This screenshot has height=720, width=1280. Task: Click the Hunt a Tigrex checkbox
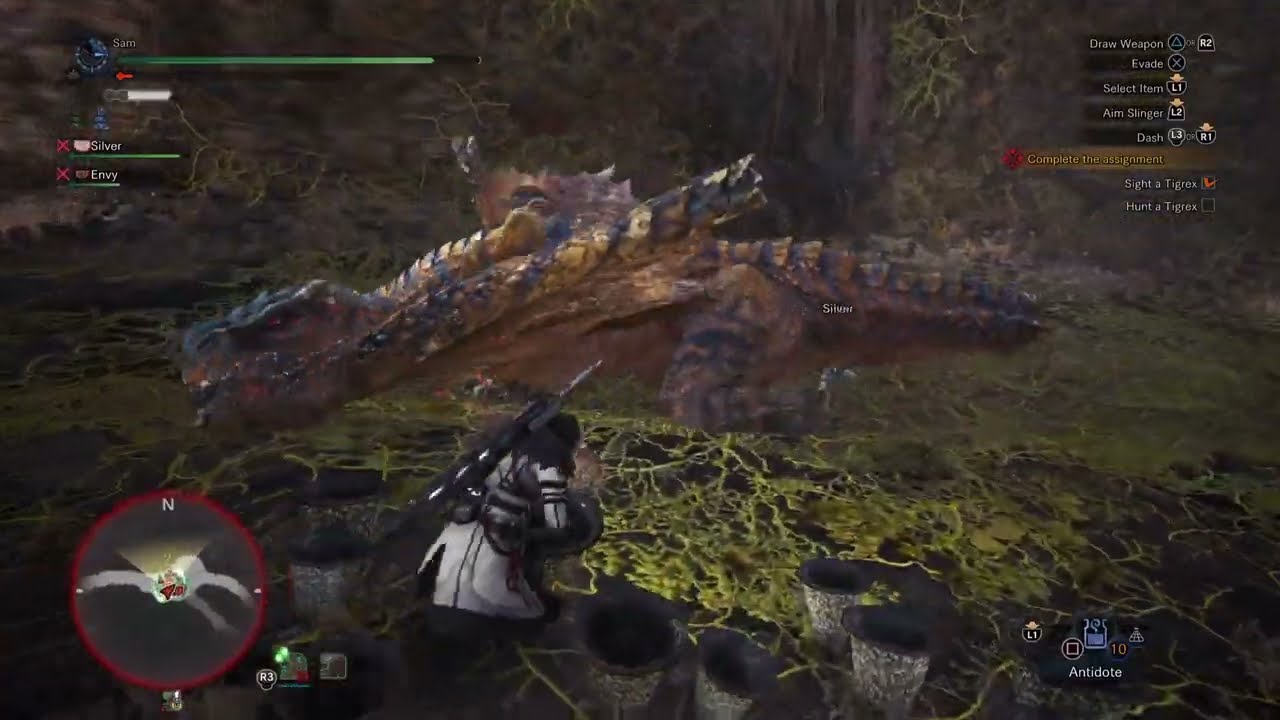pos(1208,206)
